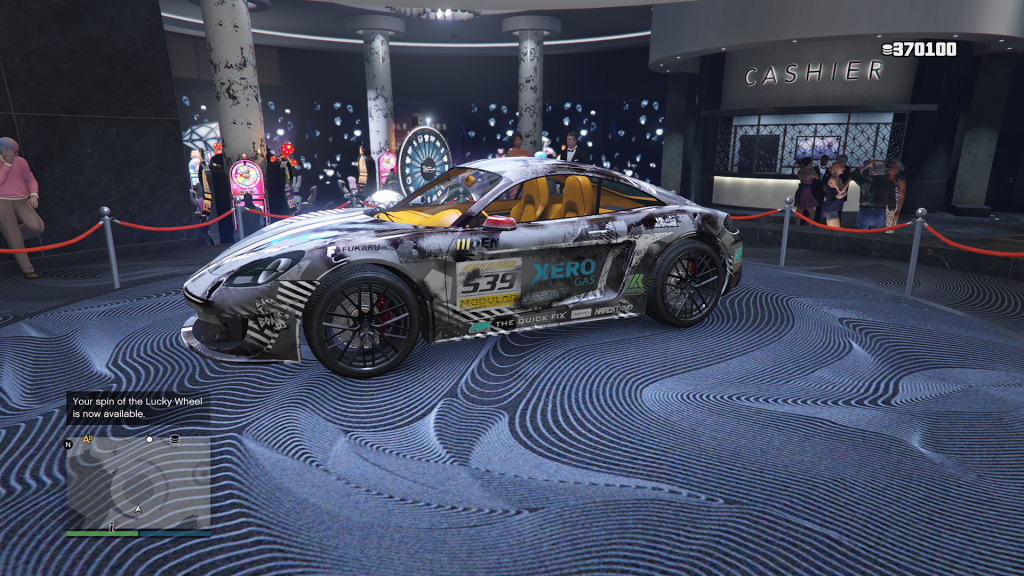1024x576 pixels.
Task: Select the chip stack cashier blip on minimap
Action: tap(175, 439)
